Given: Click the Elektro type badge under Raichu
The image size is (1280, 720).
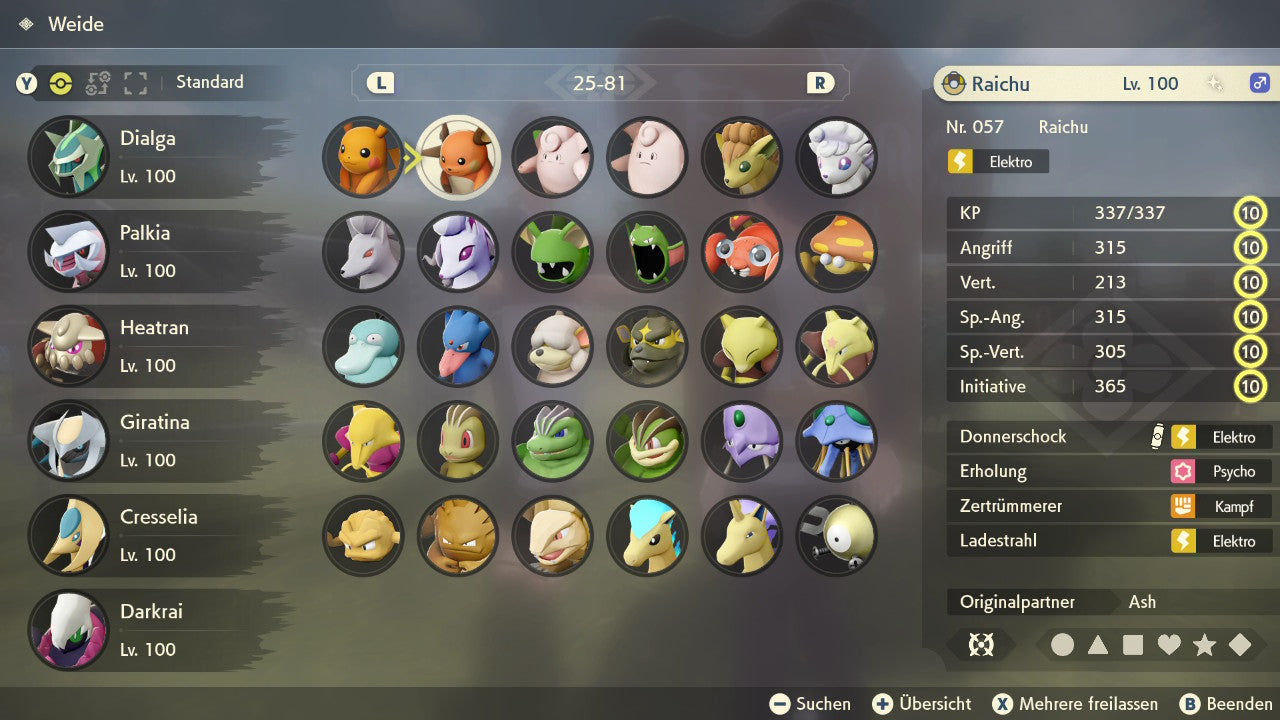Looking at the screenshot, I should pos(996,161).
